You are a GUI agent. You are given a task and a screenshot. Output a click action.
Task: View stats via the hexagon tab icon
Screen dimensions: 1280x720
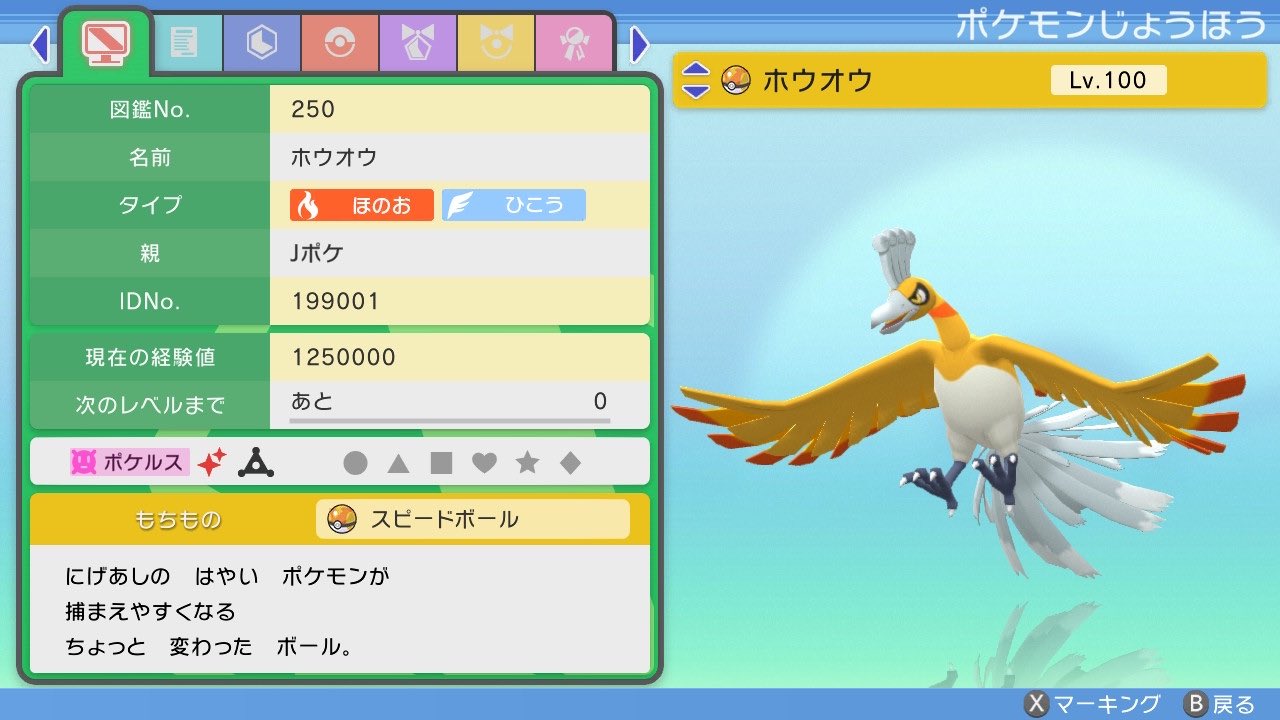point(261,43)
